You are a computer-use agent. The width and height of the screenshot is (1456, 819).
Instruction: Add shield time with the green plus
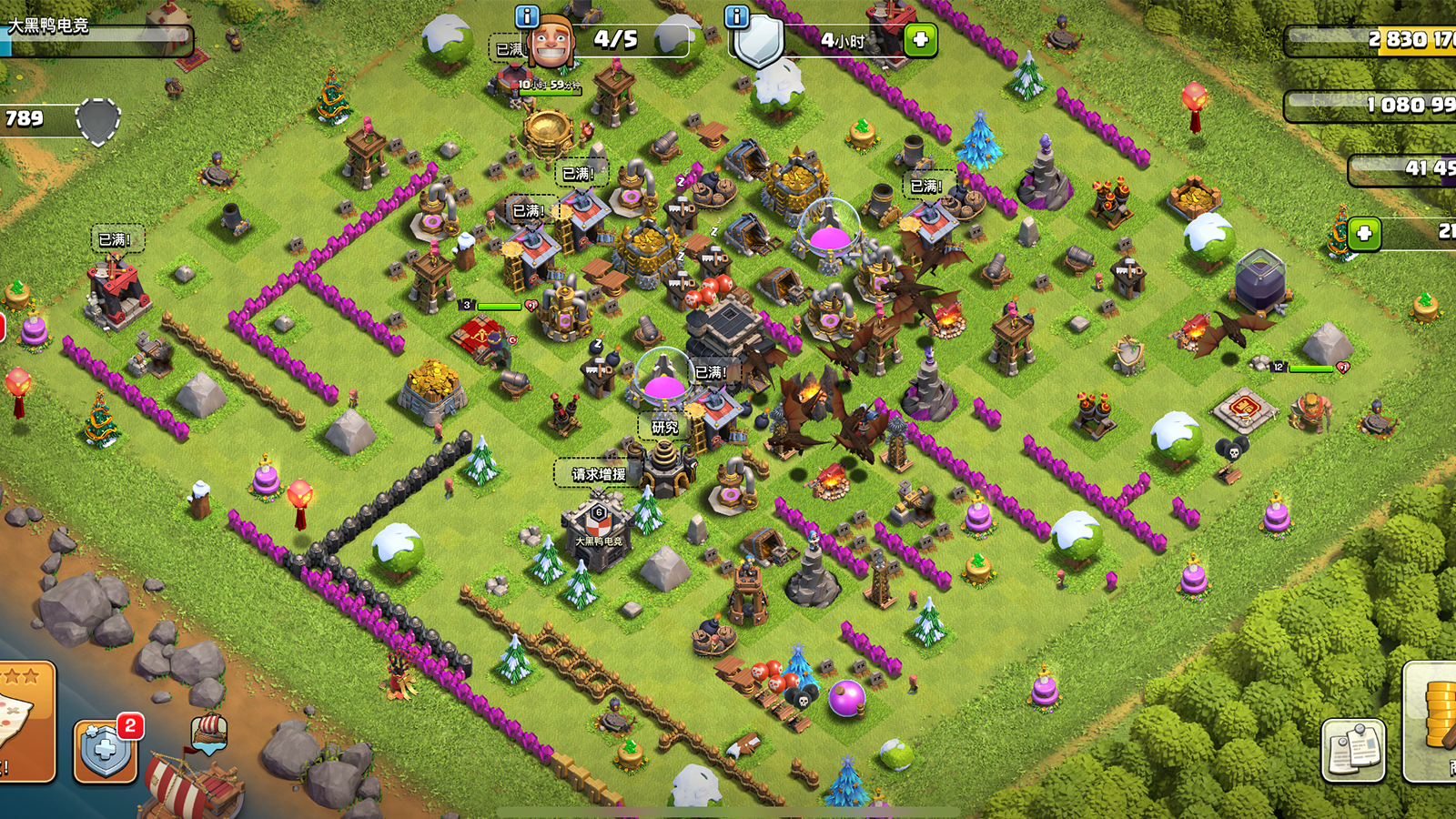920,40
